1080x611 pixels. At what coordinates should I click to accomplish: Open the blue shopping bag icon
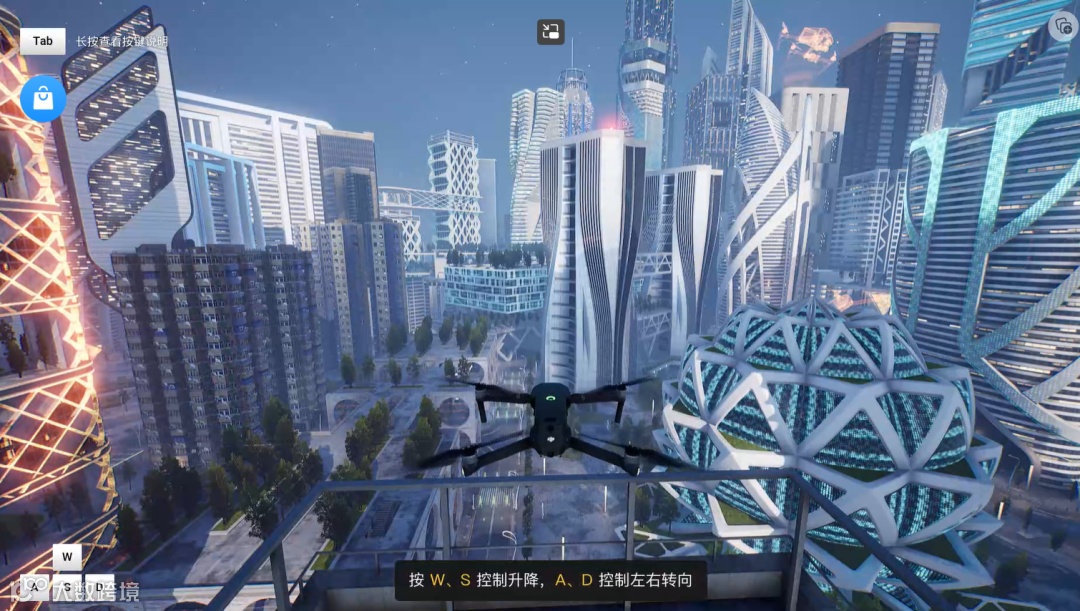point(43,98)
